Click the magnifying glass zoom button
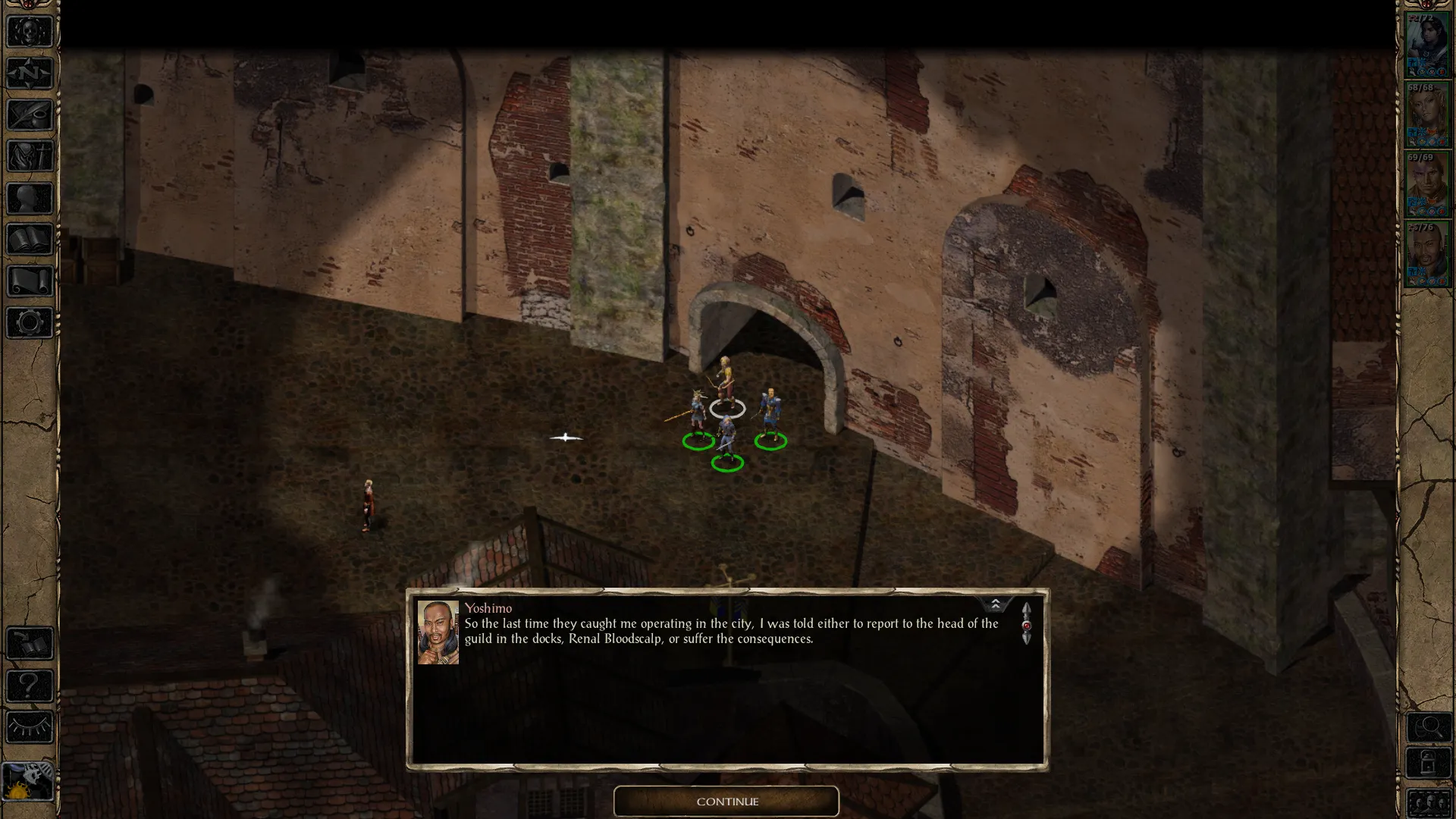This screenshot has width=1456, height=819. (1429, 728)
